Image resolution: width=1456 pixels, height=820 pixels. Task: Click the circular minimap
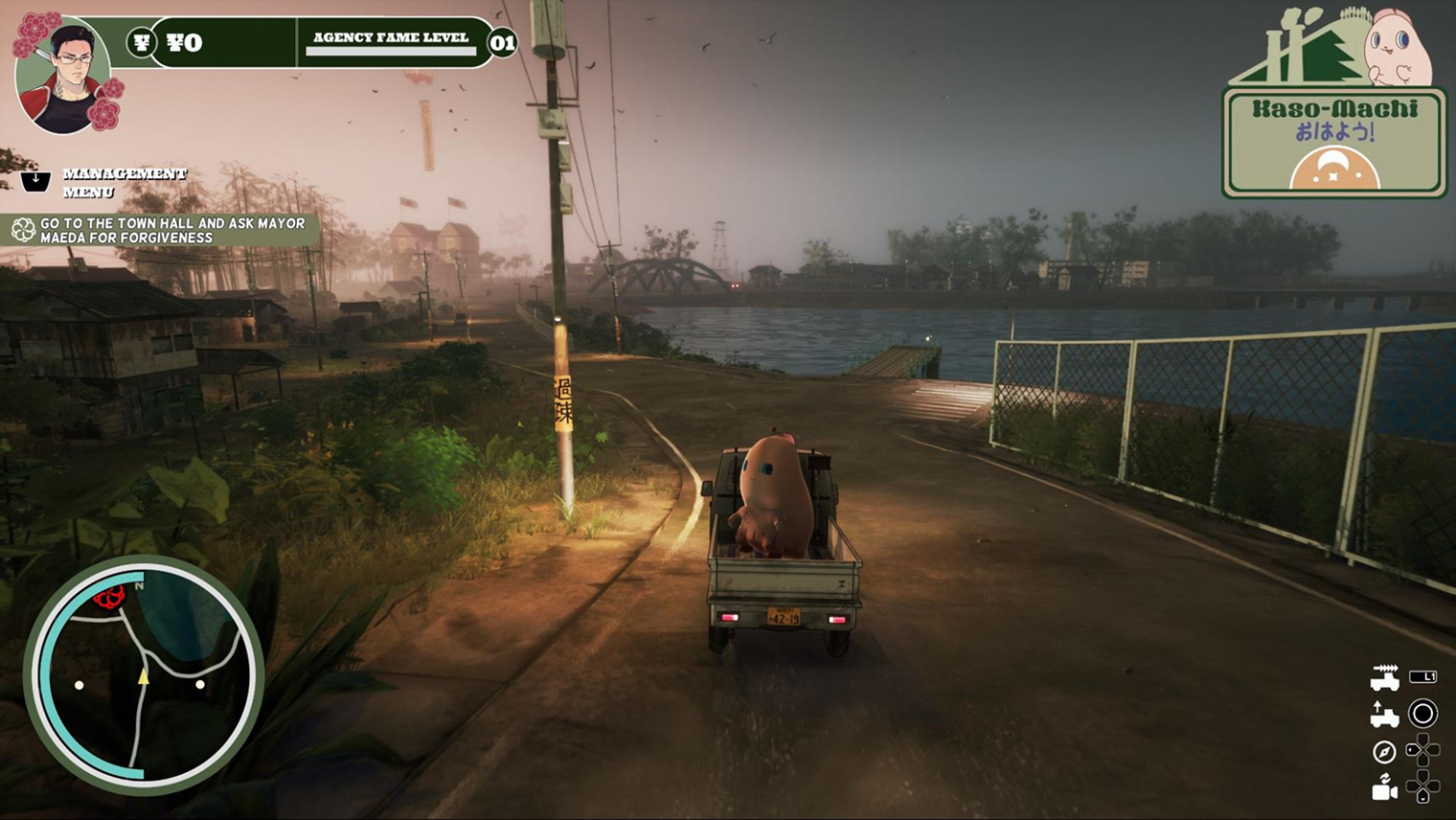click(x=144, y=674)
